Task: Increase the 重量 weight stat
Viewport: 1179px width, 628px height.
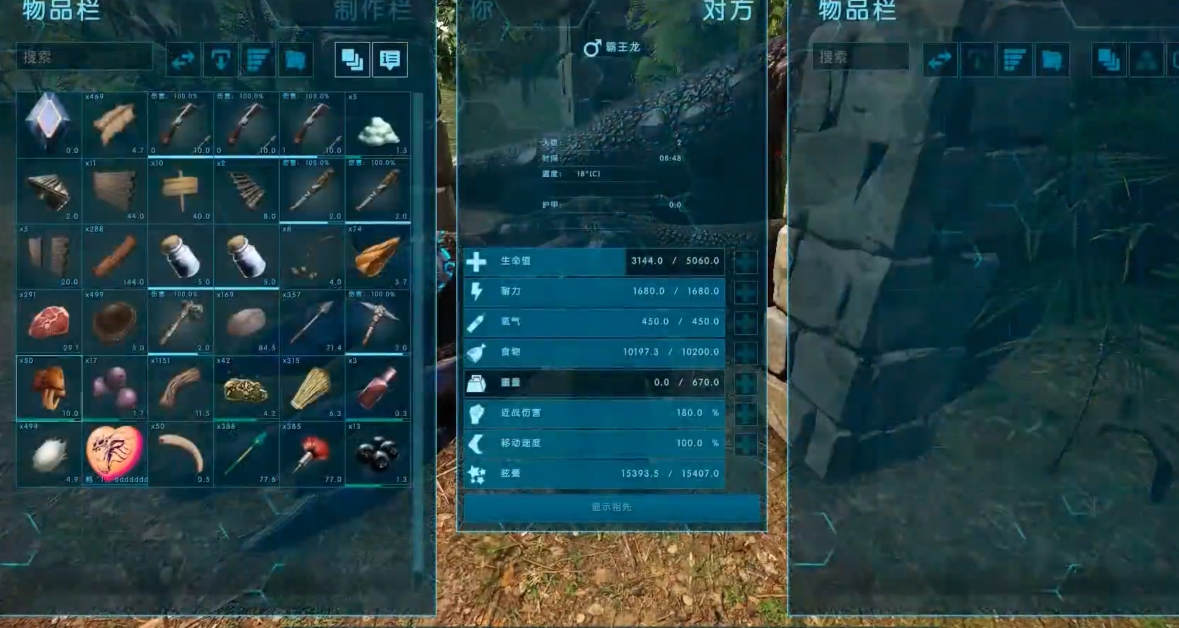Action: (x=746, y=383)
